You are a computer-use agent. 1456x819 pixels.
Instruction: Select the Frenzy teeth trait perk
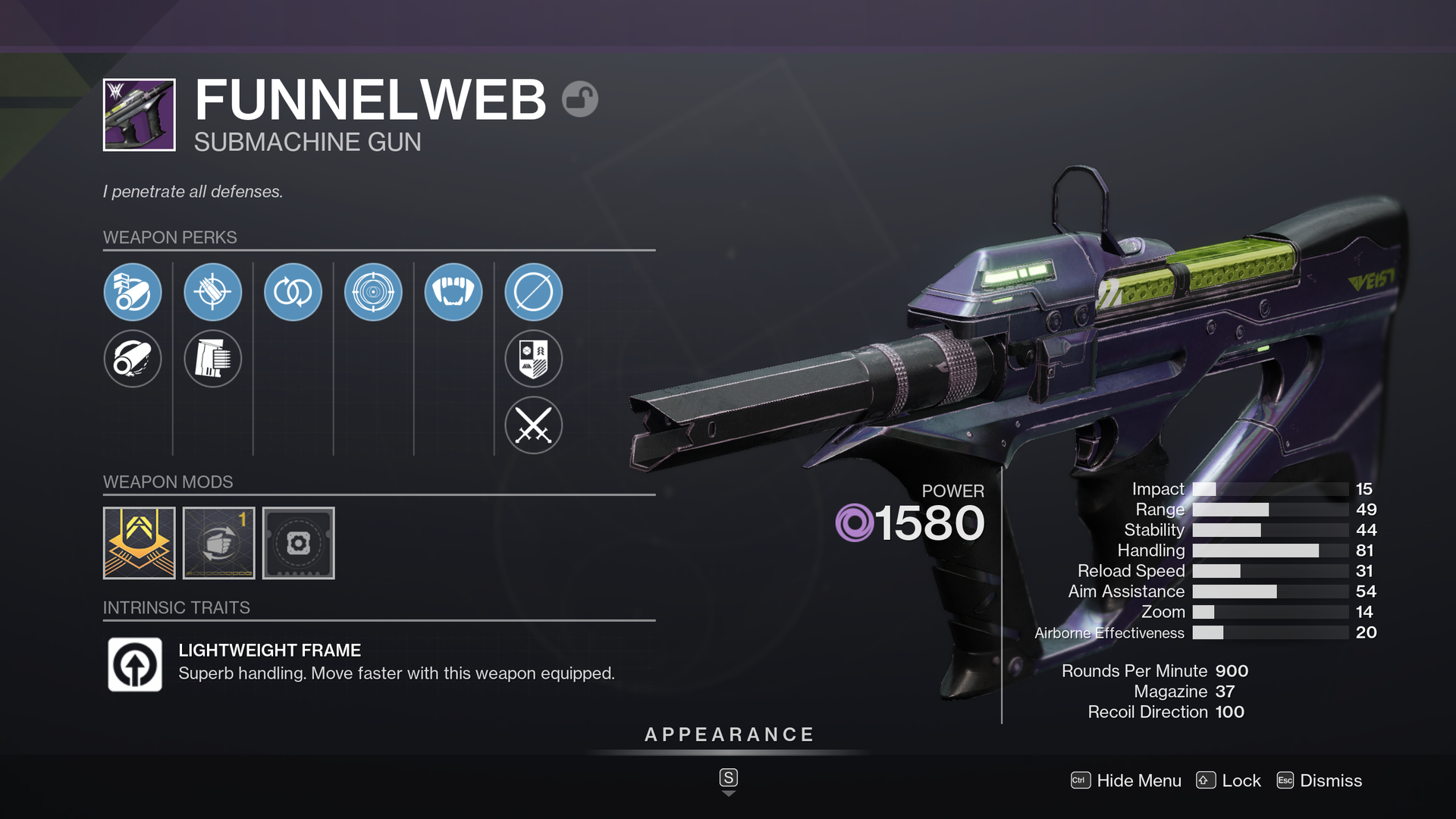pyautogui.click(x=453, y=291)
